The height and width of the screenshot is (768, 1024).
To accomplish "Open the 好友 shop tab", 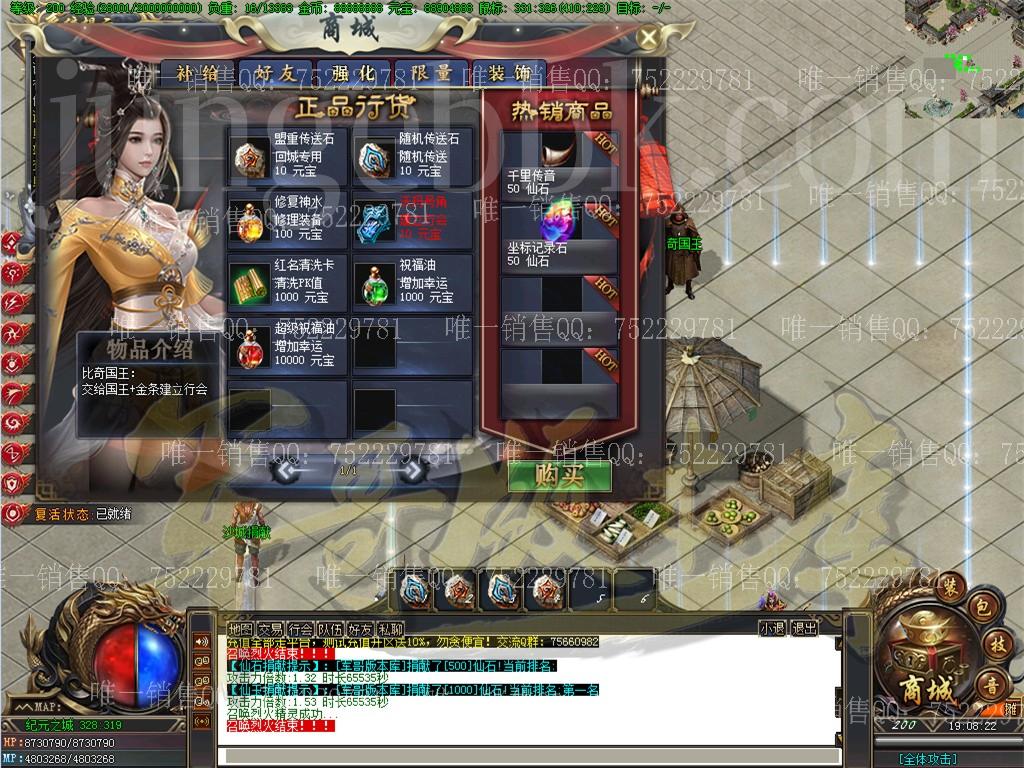I will pyautogui.click(x=275, y=73).
